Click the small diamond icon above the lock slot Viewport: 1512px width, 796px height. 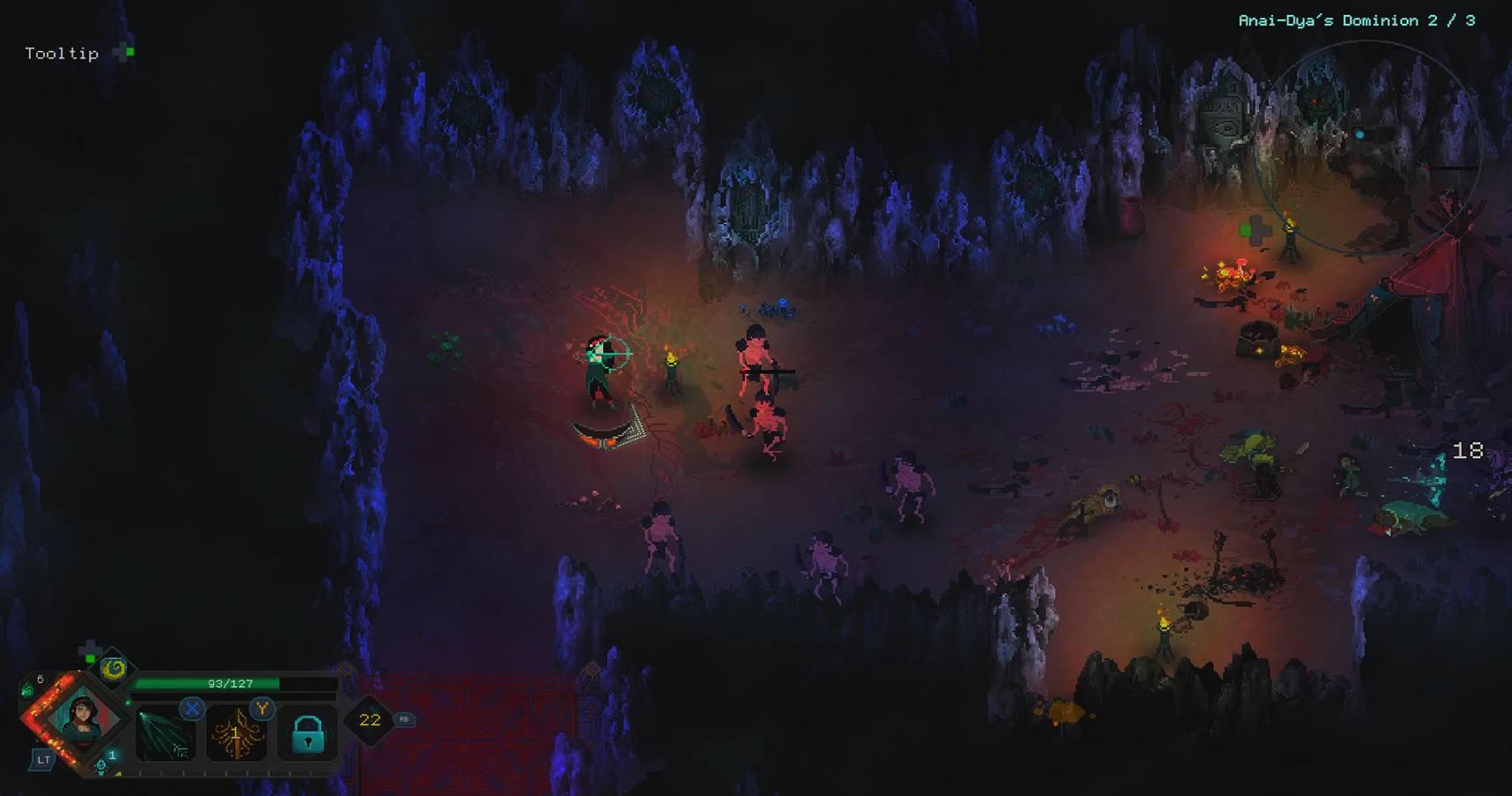click(x=347, y=670)
